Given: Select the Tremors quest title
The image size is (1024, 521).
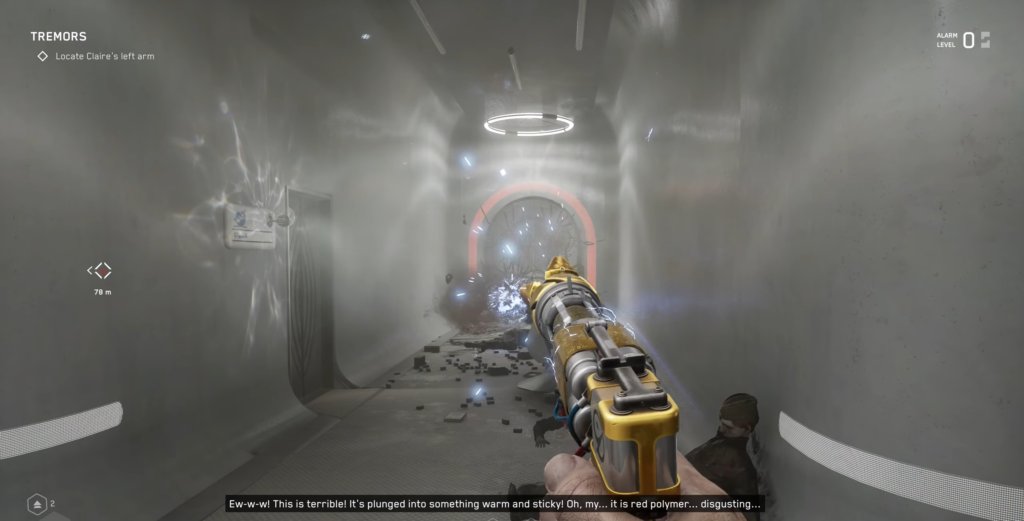Looking at the screenshot, I should click(58, 37).
